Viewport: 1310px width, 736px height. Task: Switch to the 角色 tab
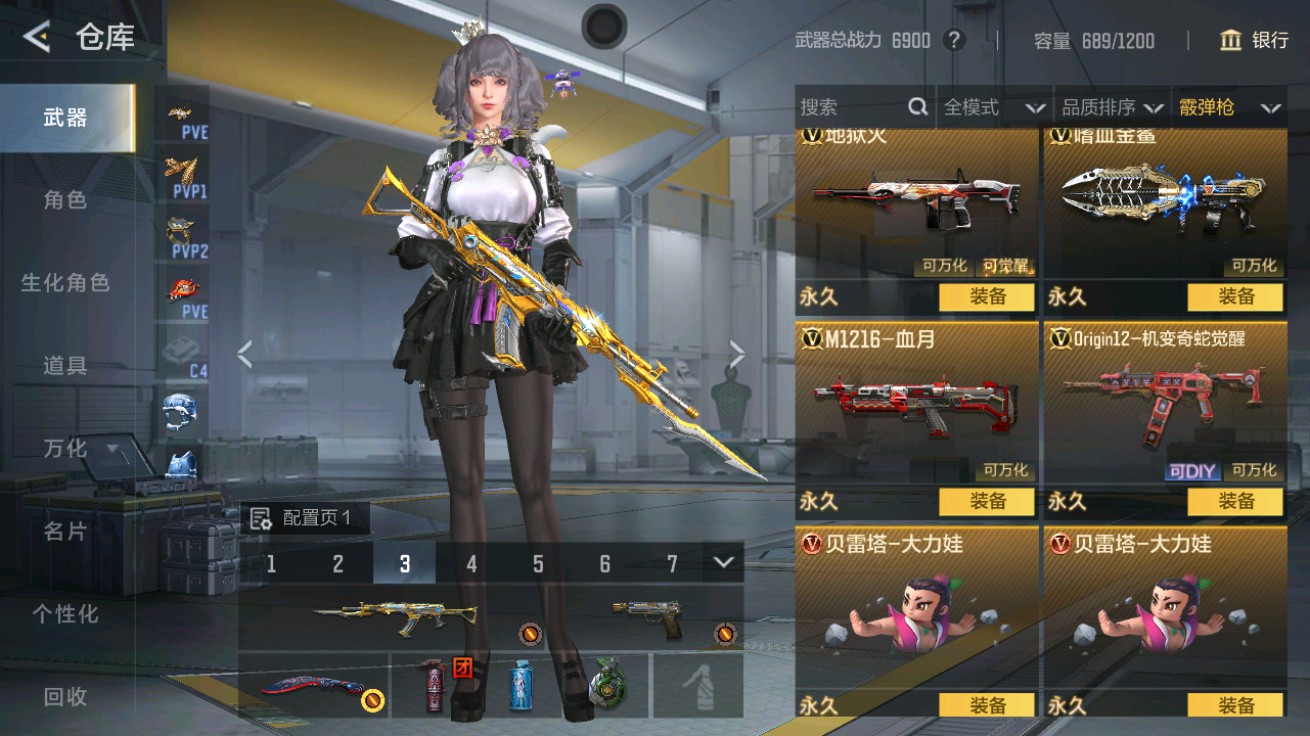point(65,200)
